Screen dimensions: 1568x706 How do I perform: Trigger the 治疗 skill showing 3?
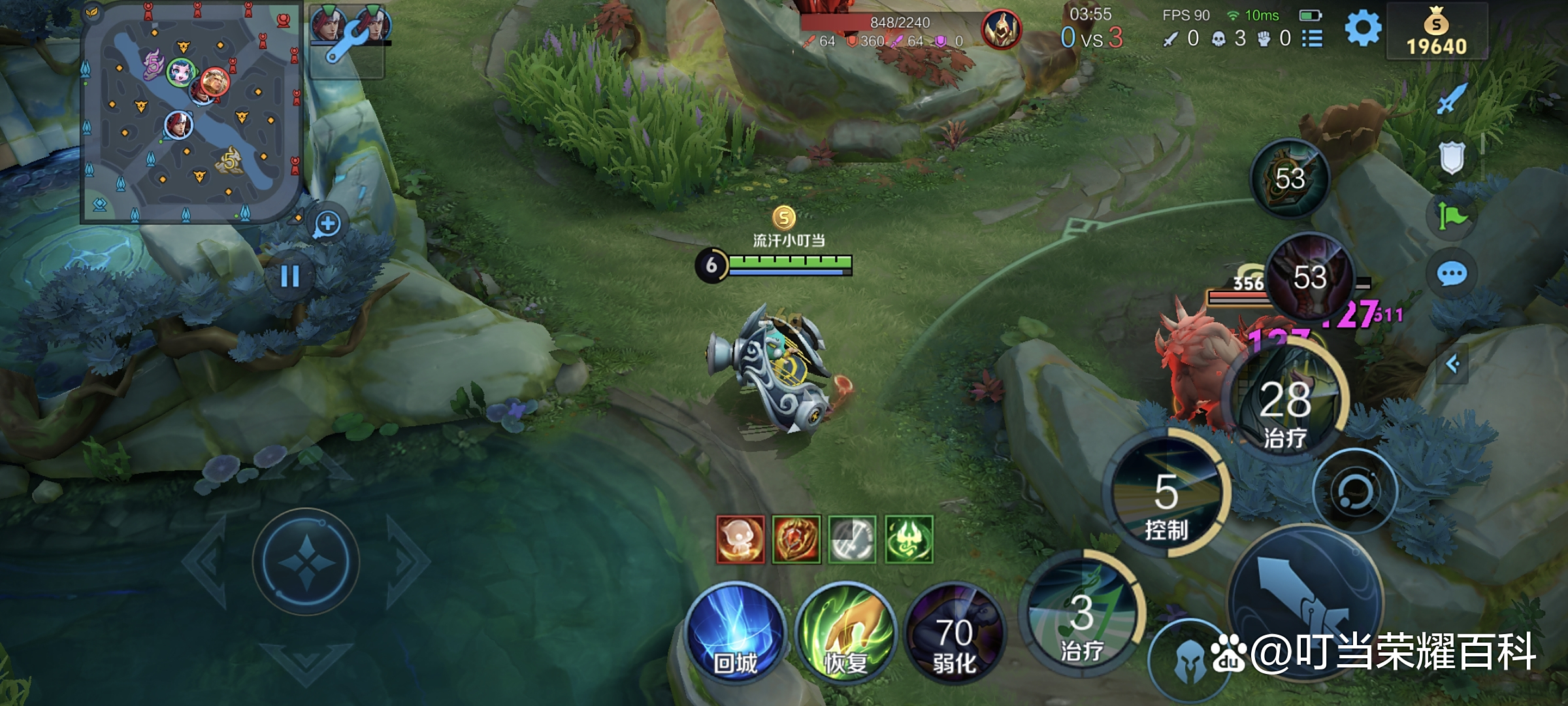pyautogui.click(x=1082, y=614)
